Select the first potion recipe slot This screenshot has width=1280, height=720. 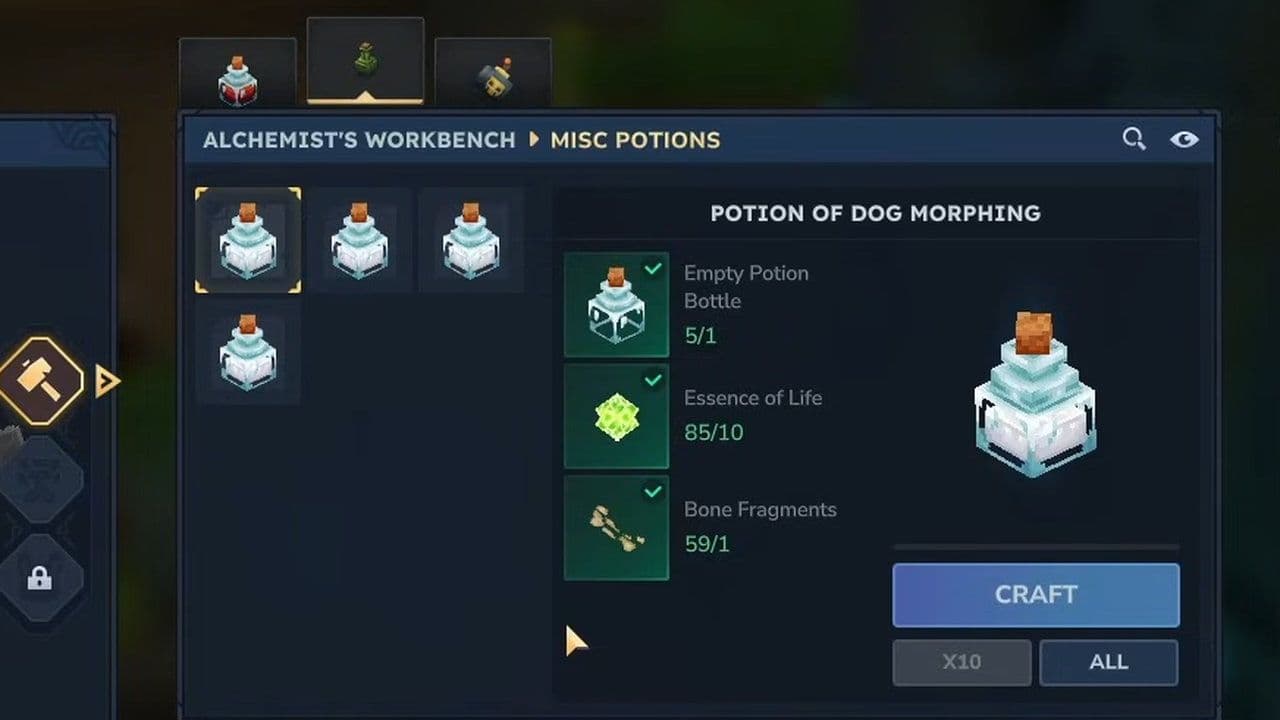pos(247,240)
